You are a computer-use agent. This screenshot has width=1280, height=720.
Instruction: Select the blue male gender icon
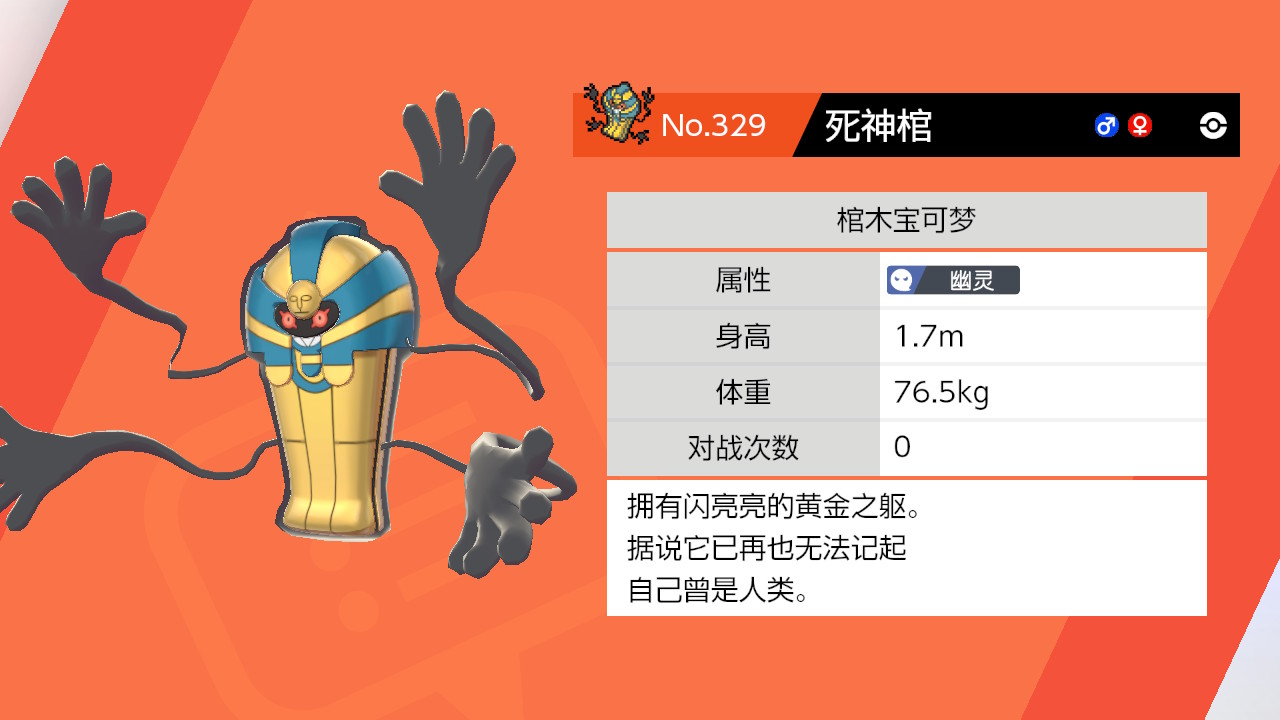(1106, 126)
